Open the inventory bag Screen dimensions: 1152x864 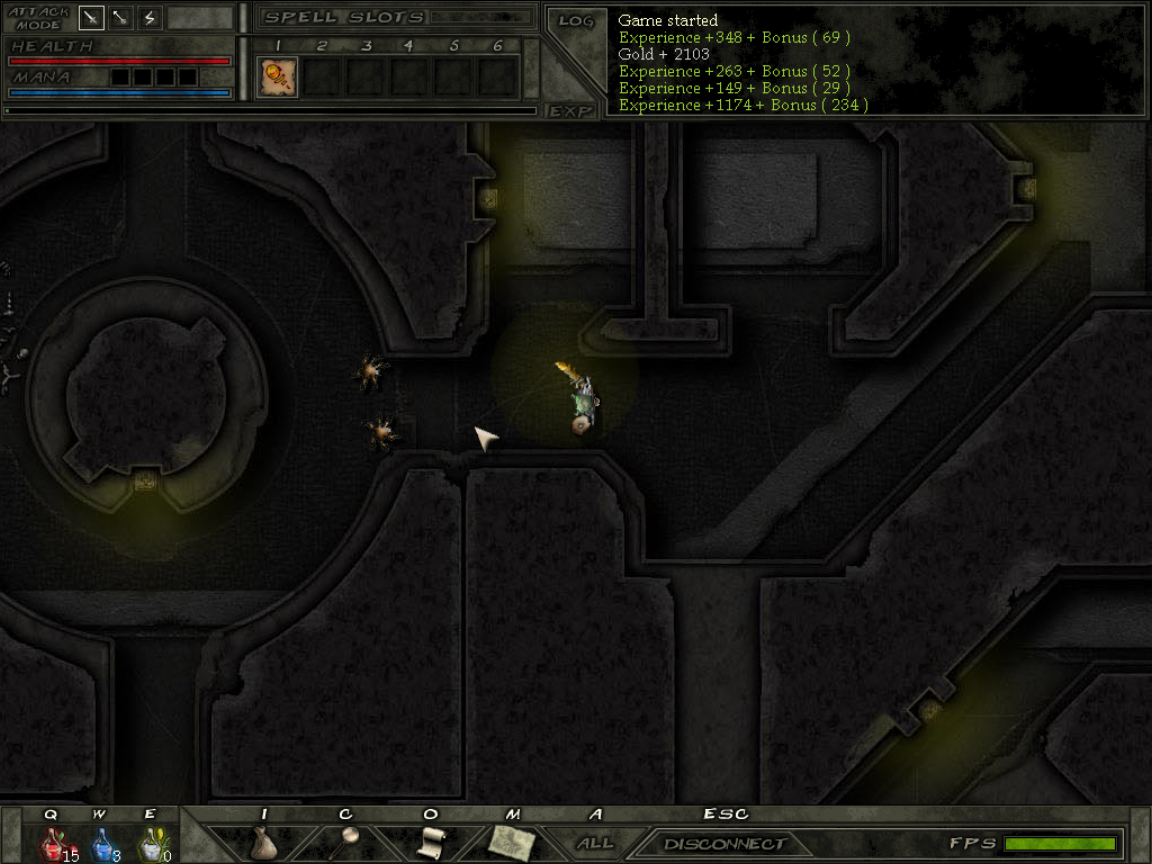263,843
